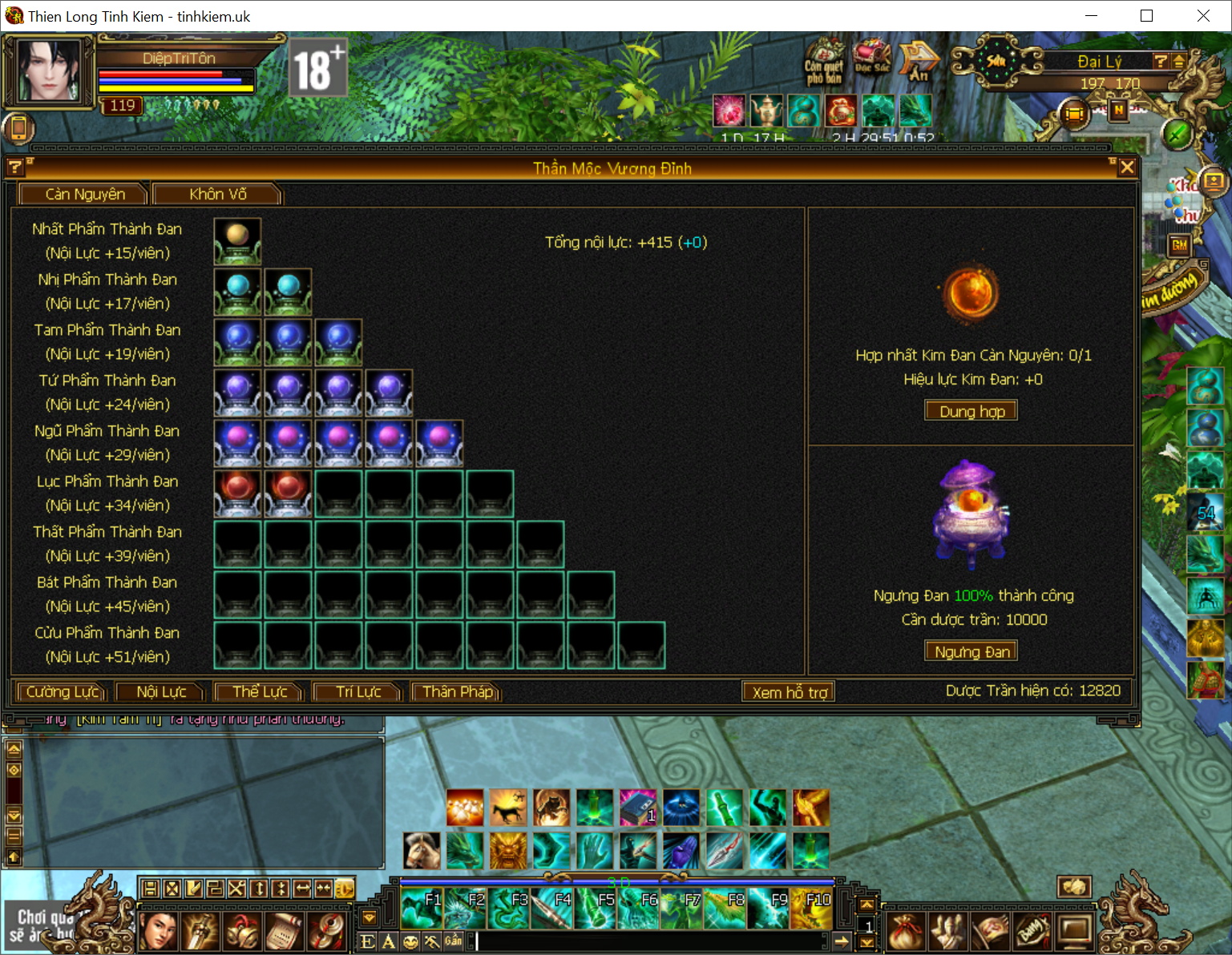Open the help question mark of the panel
The image size is (1232, 955).
15,167
